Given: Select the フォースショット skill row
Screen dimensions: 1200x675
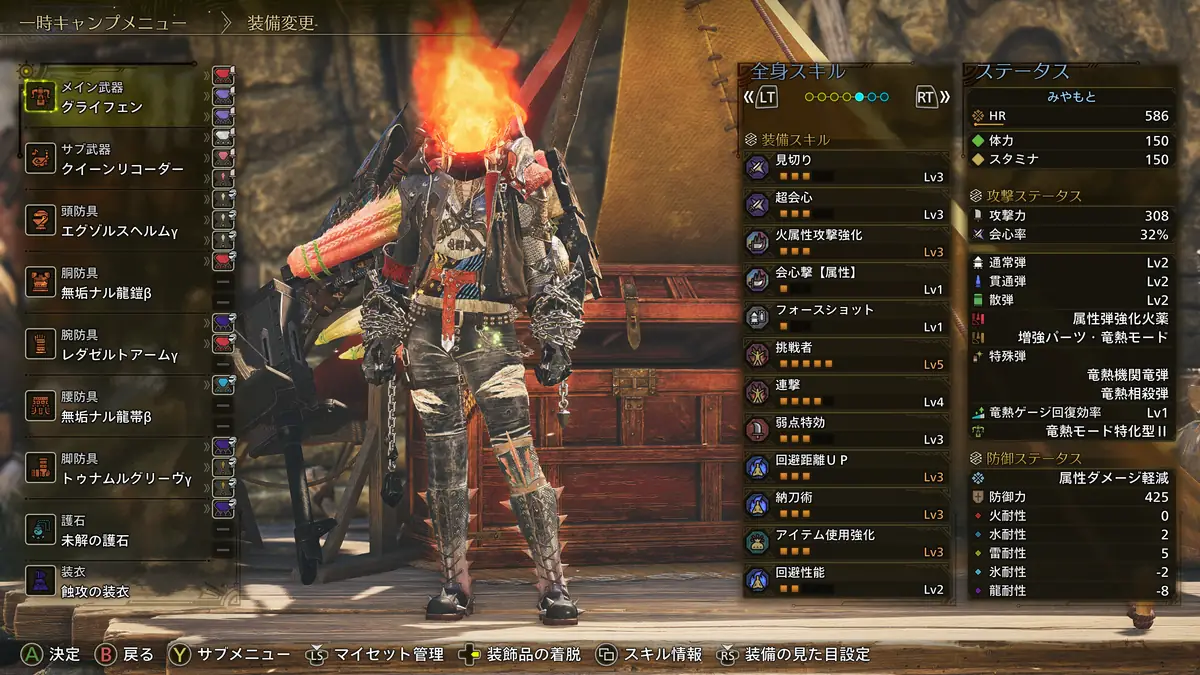Looking at the screenshot, I should pos(845,318).
